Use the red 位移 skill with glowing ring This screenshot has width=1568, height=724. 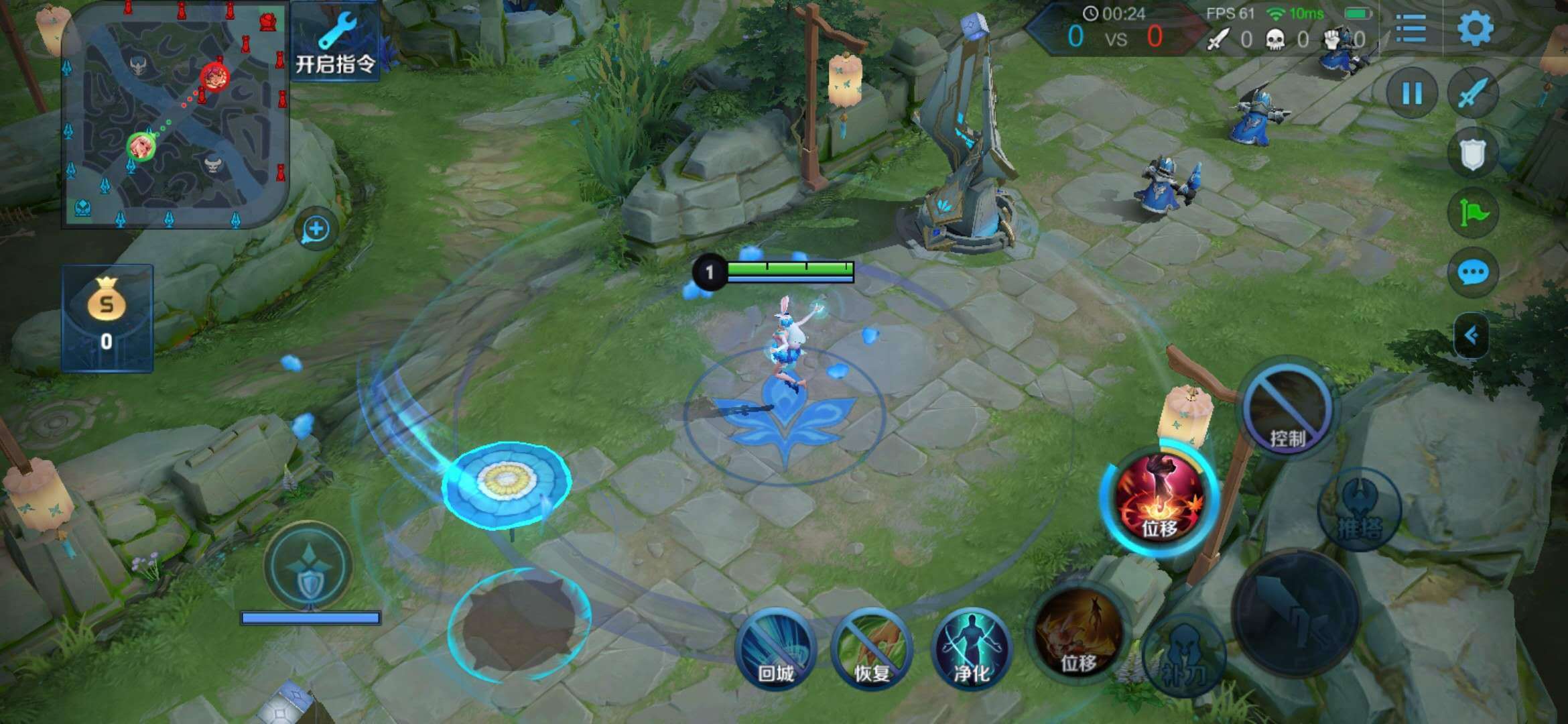point(1159,498)
